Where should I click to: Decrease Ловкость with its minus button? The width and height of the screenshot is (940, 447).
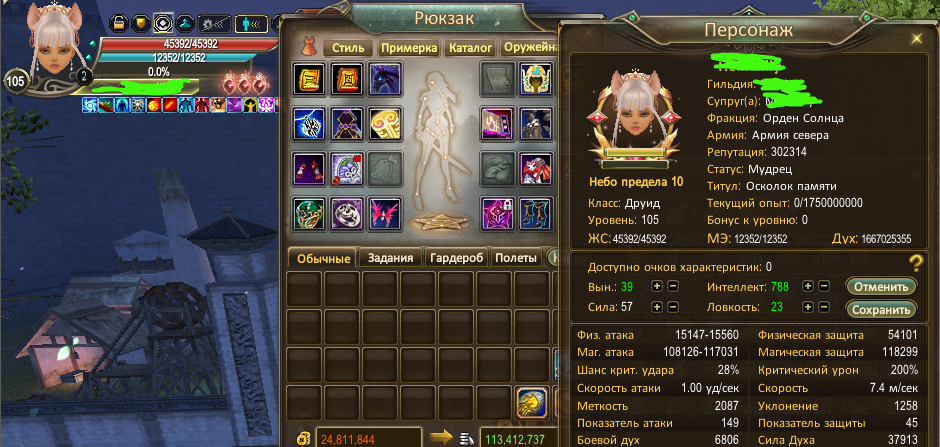coord(824,309)
